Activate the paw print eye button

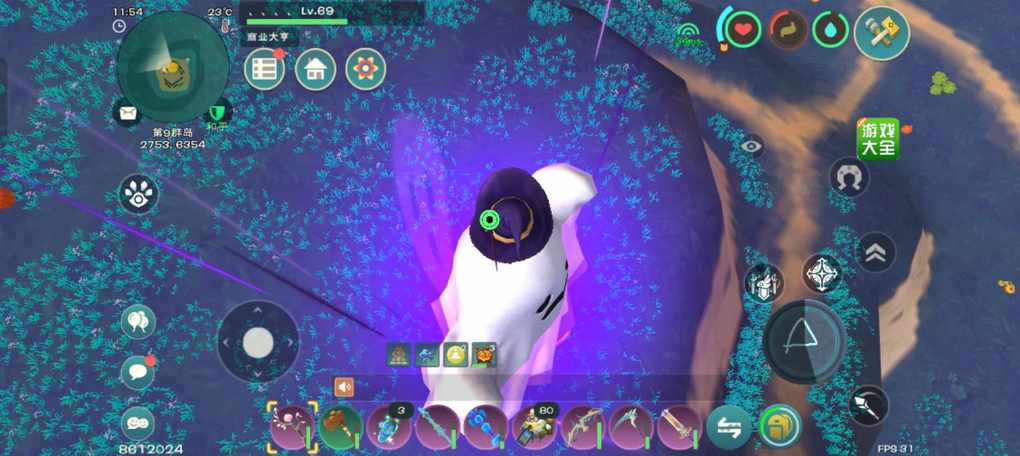coord(139,194)
